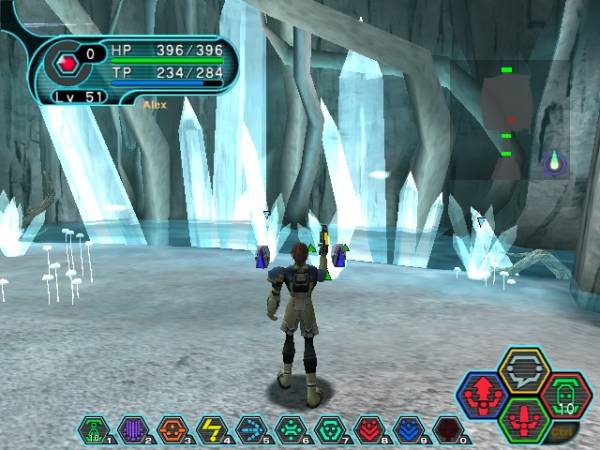Use the red chevron technique in slot 8
The width and height of the screenshot is (600, 450).
coord(368,430)
